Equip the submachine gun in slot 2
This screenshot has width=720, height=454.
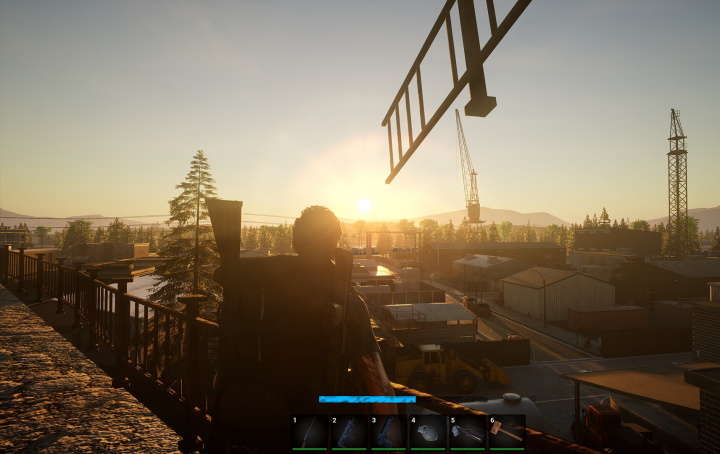click(x=349, y=432)
